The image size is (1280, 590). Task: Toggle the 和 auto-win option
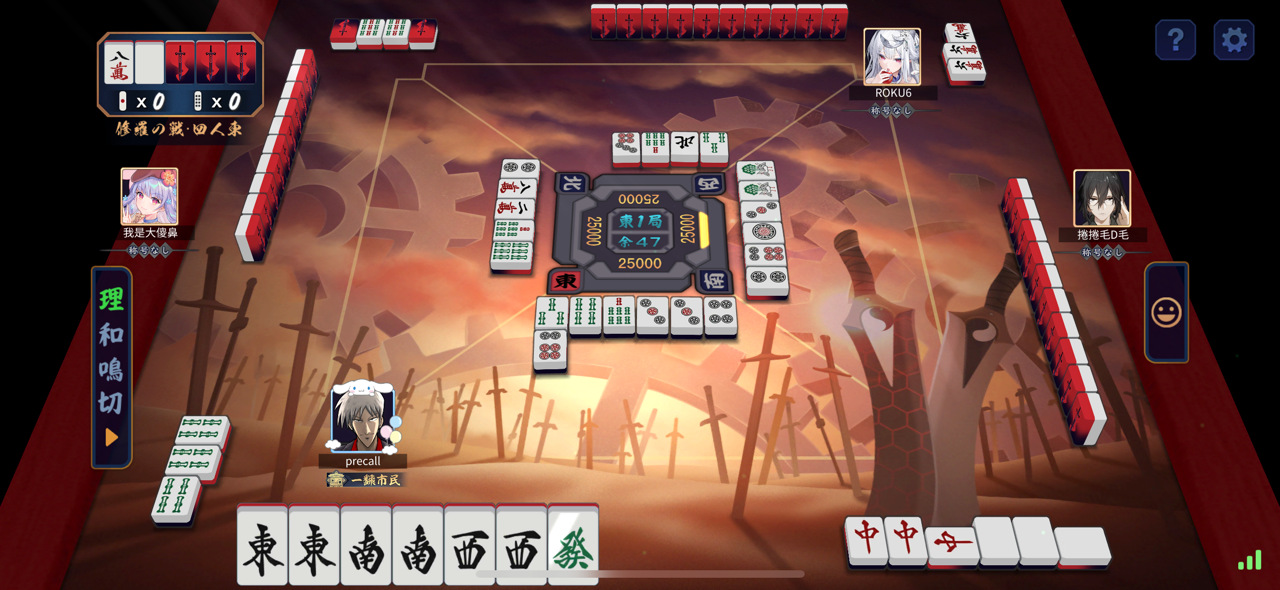[x=111, y=335]
